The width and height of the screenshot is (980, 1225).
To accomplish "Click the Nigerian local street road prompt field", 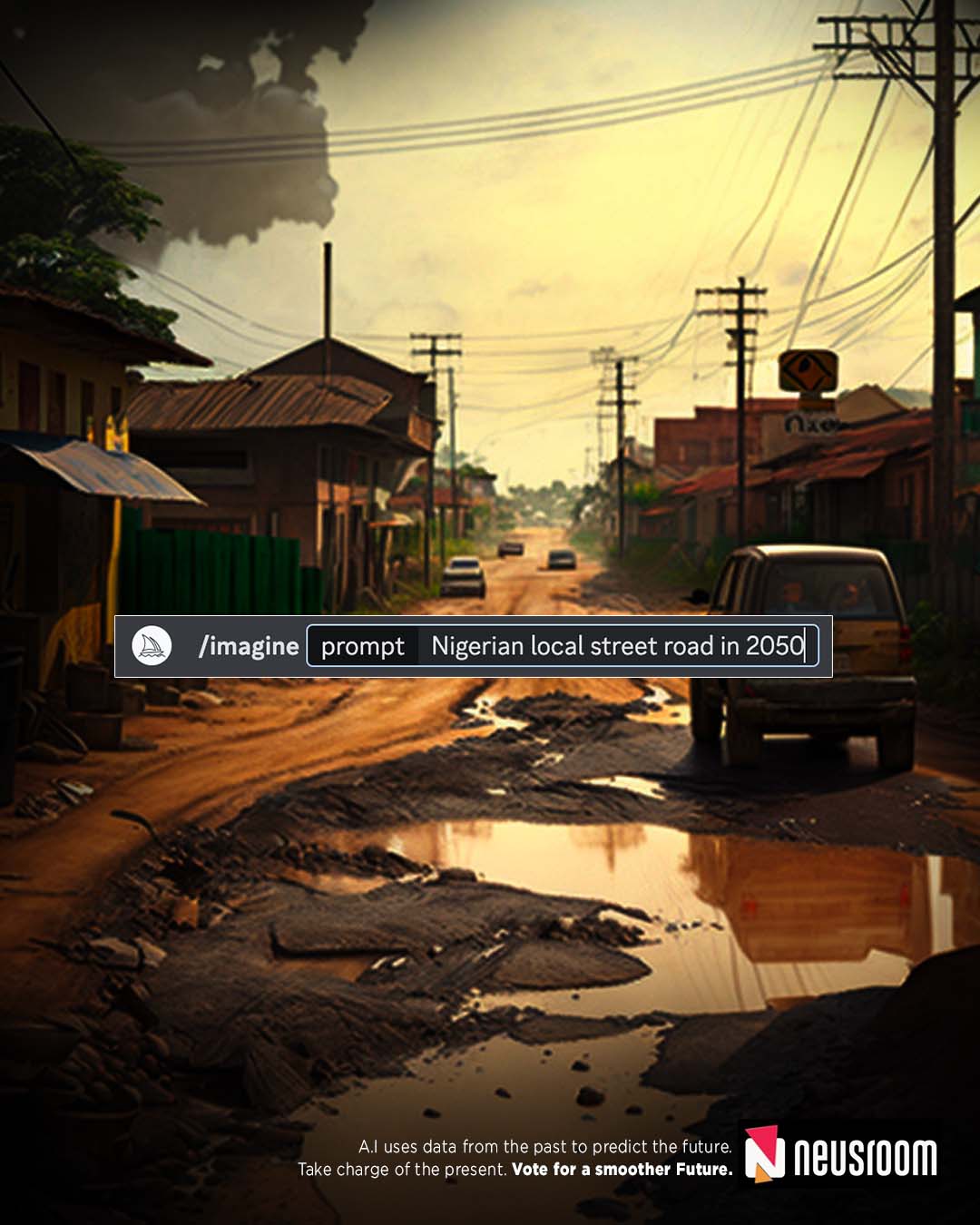I will tap(617, 646).
